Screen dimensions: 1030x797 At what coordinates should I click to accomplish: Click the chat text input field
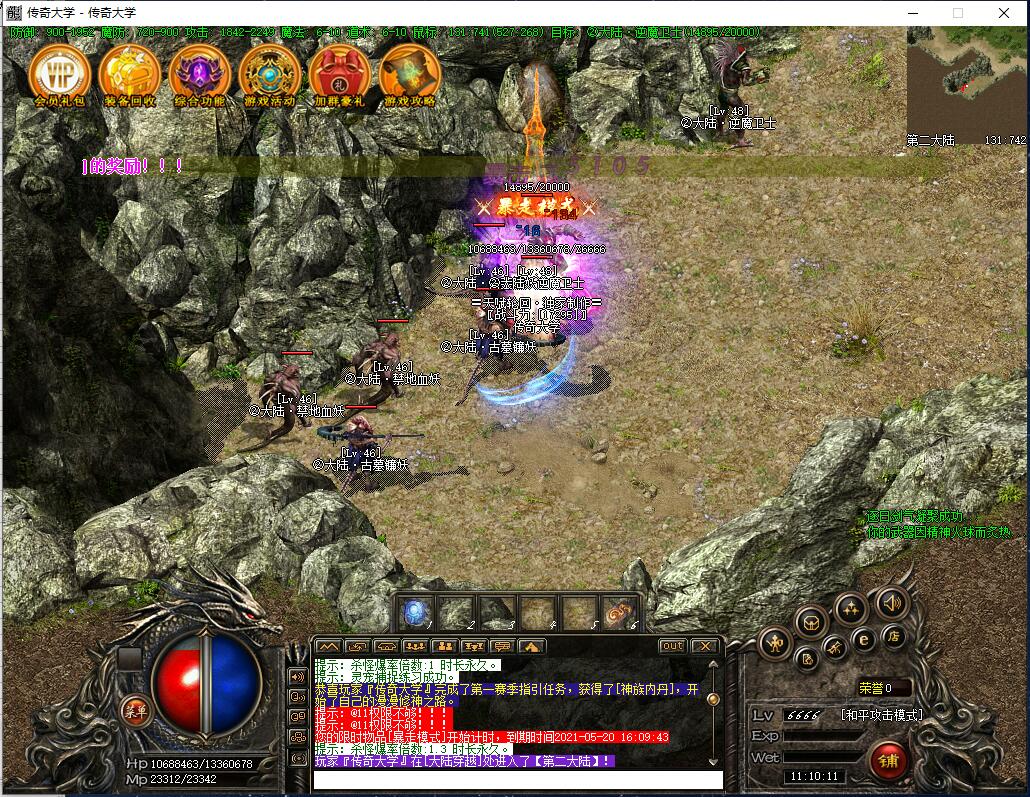tap(517, 779)
